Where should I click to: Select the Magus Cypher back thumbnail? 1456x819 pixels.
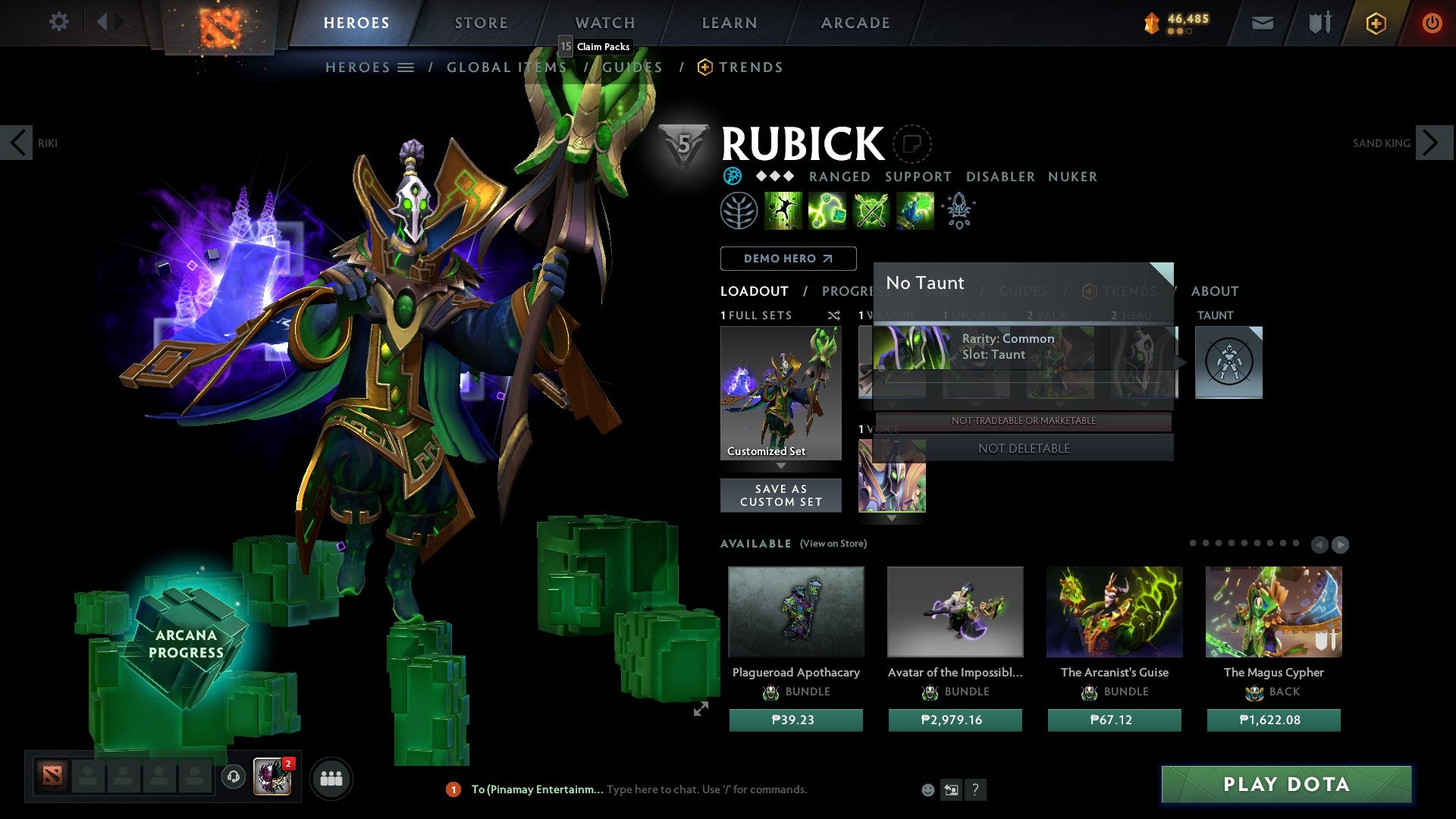pyautogui.click(x=1272, y=611)
